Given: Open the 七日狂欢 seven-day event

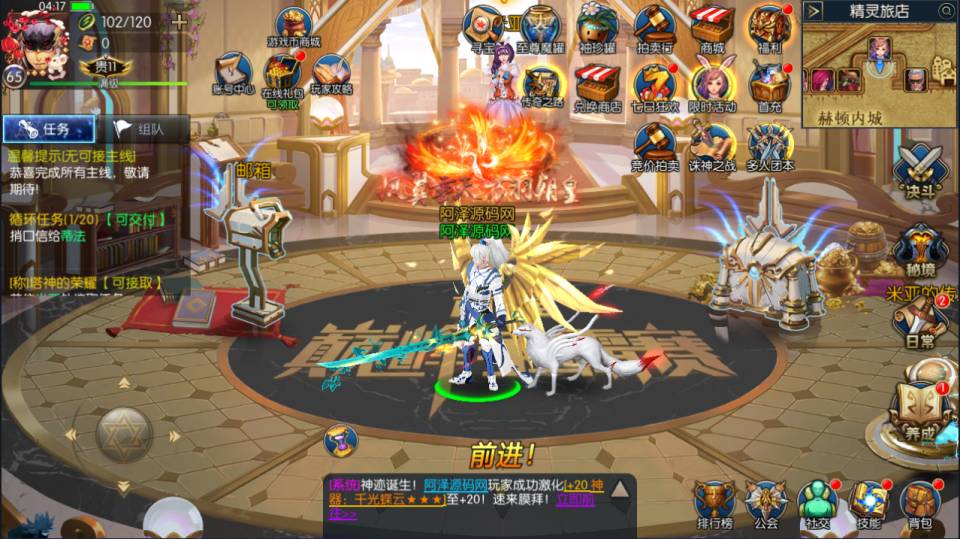Looking at the screenshot, I should pyautogui.click(x=656, y=86).
